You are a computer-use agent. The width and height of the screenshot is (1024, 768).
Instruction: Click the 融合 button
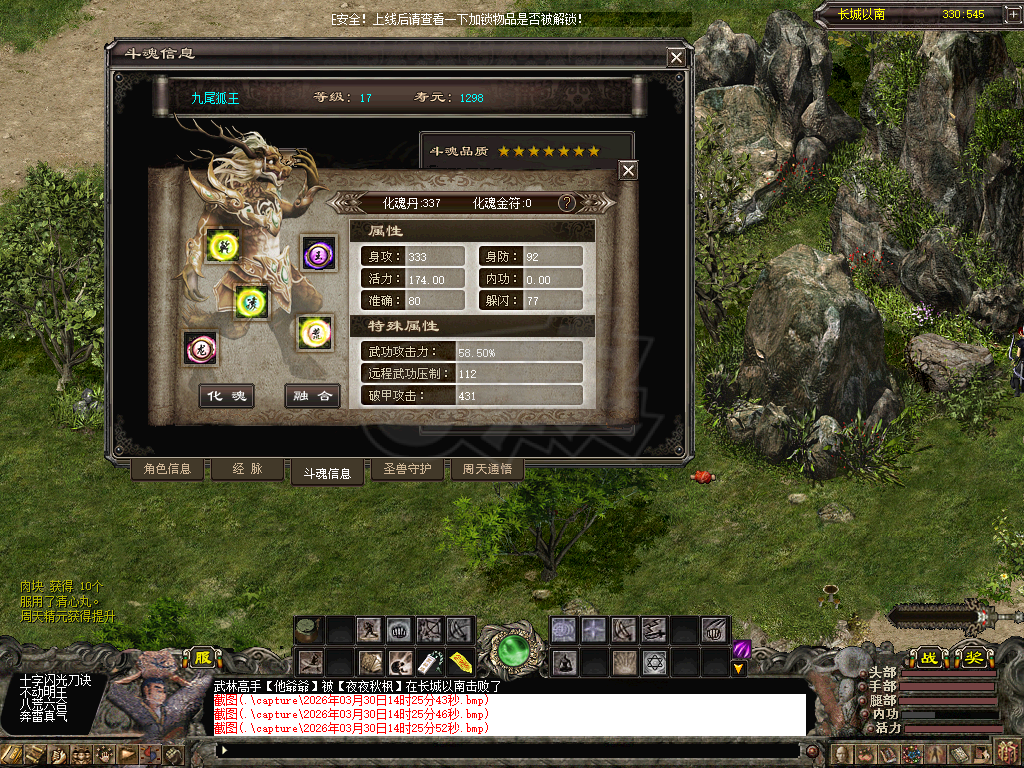[x=311, y=396]
